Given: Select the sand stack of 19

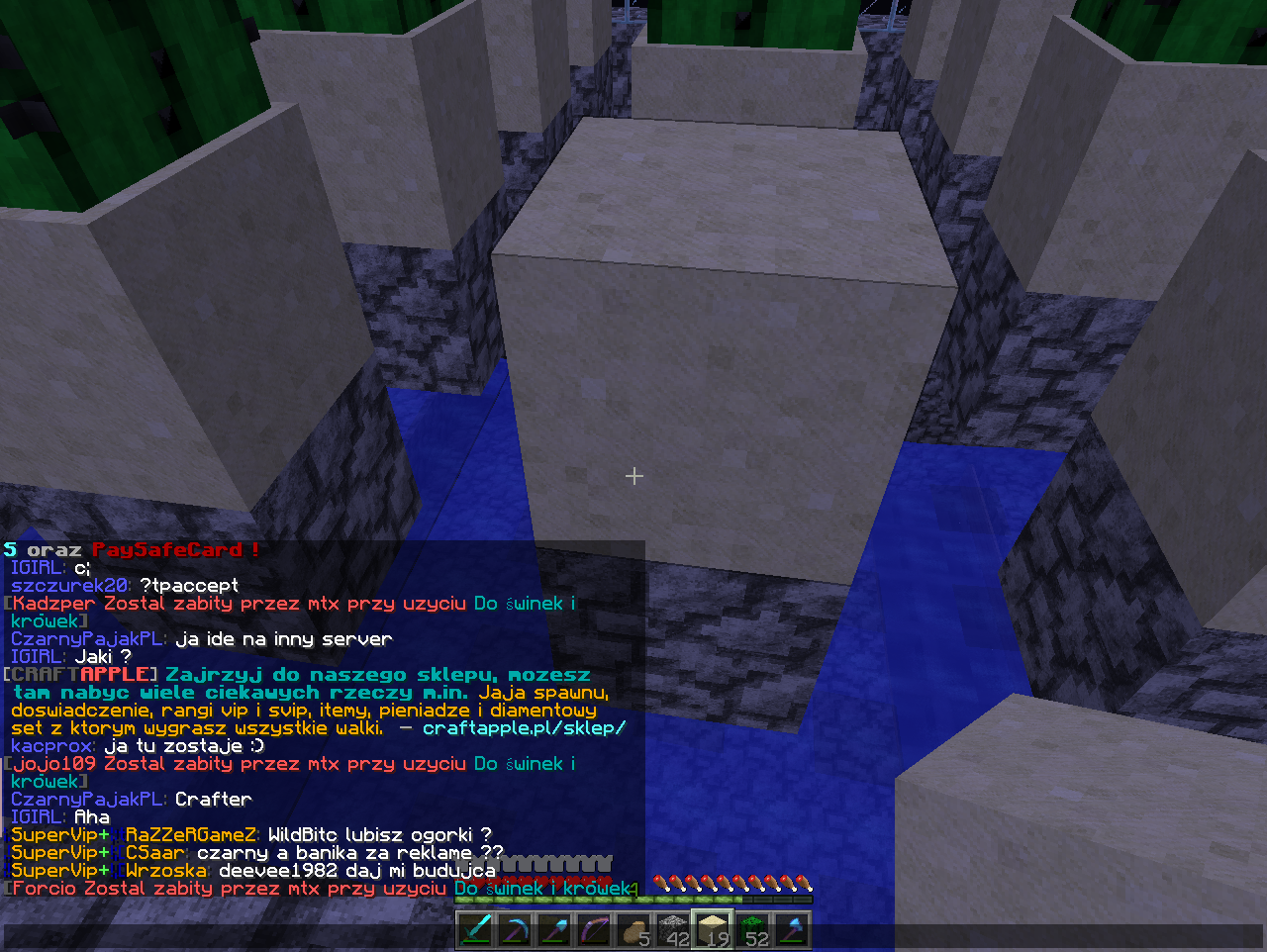Looking at the screenshot, I should pyautogui.click(x=713, y=931).
